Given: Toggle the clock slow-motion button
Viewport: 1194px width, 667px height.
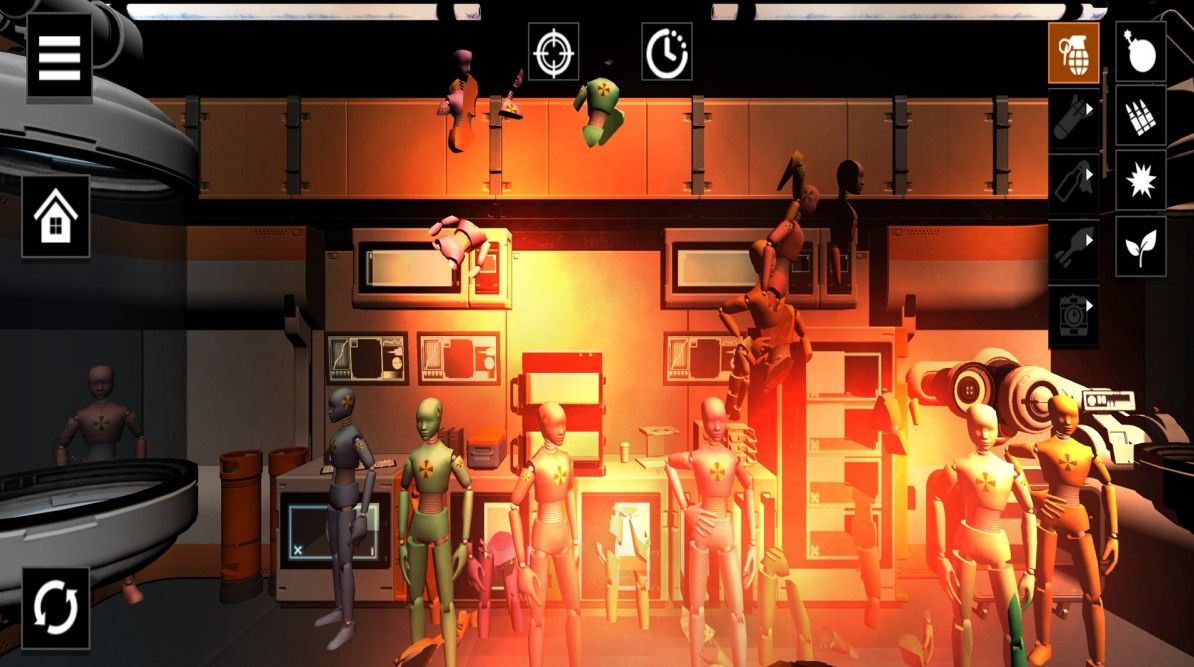Looking at the screenshot, I should pos(666,53).
